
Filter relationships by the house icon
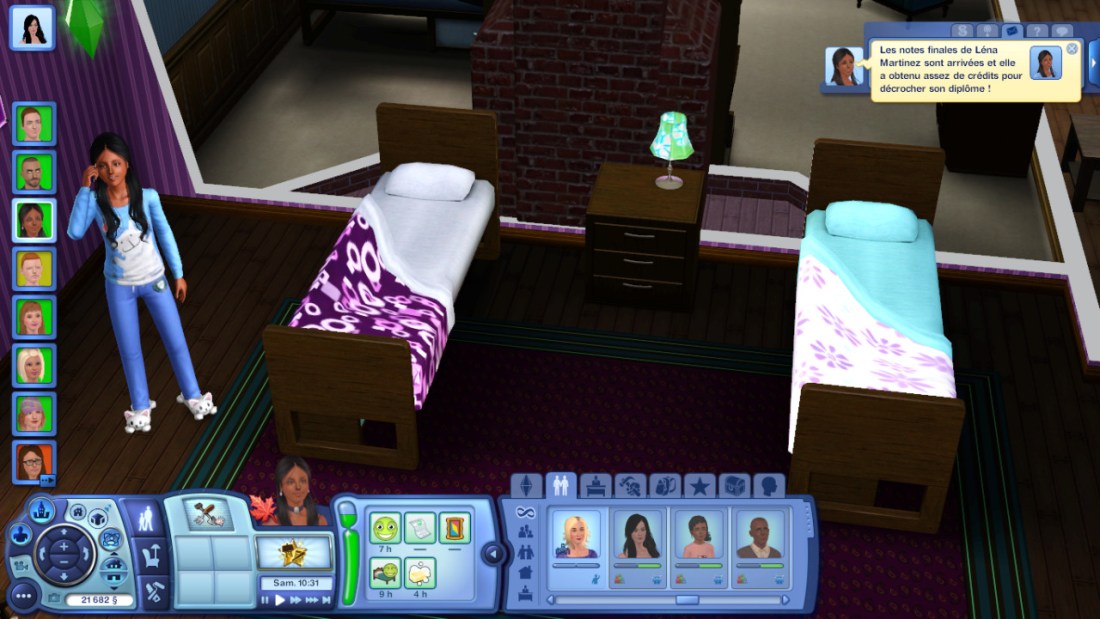click(x=526, y=572)
